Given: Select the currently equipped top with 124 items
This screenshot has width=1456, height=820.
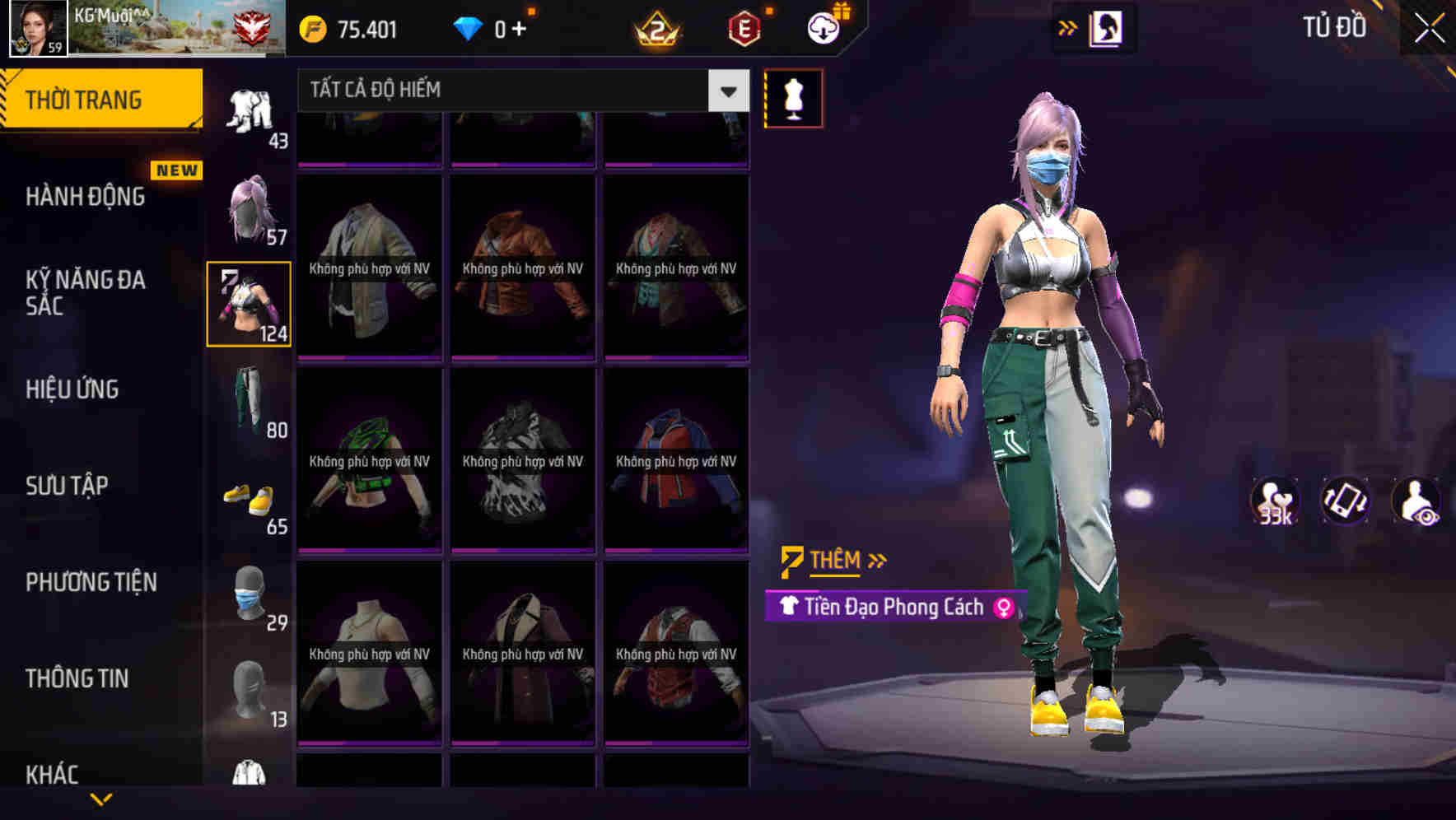Looking at the screenshot, I should point(249,303).
